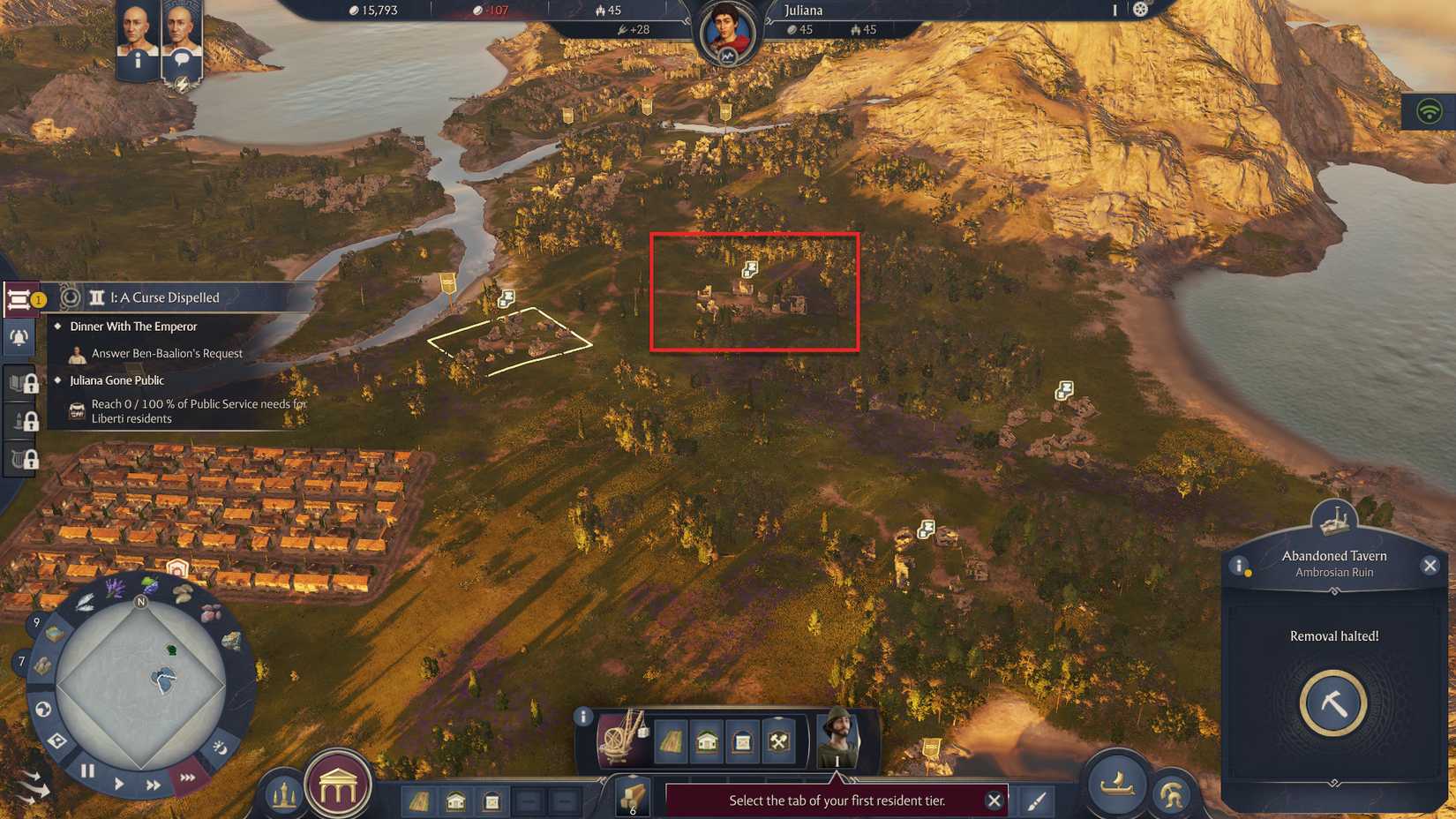Select the road building tool icon

(672, 741)
